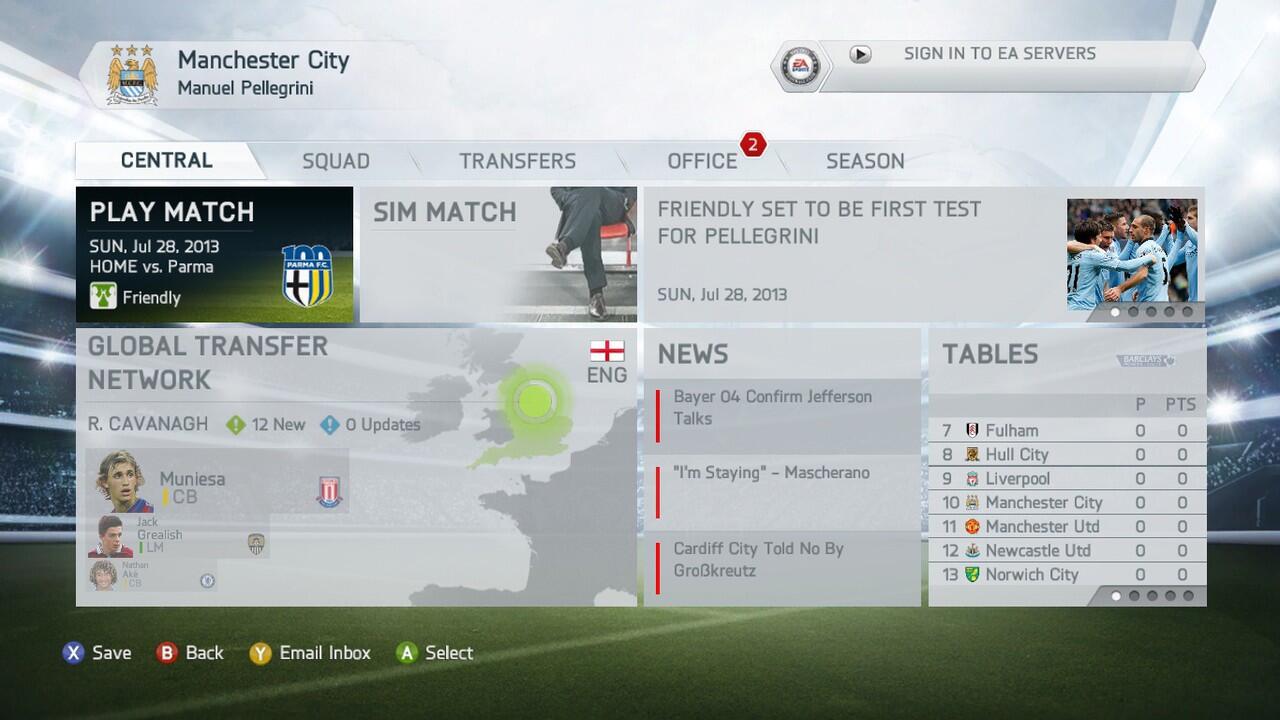Sign in to EA Servers
This screenshot has width=1280, height=720.
[x=998, y=55]
